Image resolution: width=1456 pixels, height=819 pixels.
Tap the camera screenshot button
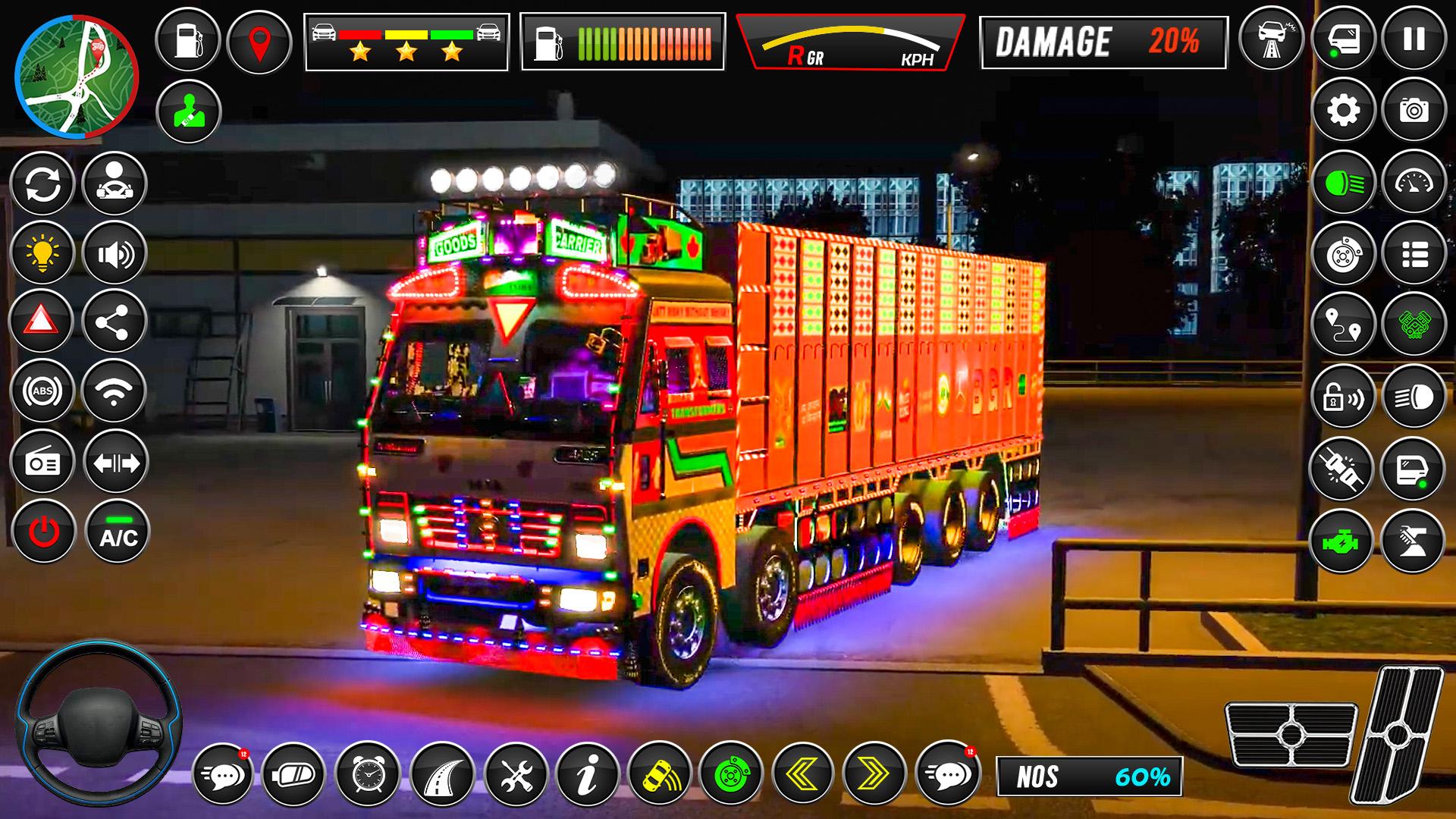(1414, 111)
